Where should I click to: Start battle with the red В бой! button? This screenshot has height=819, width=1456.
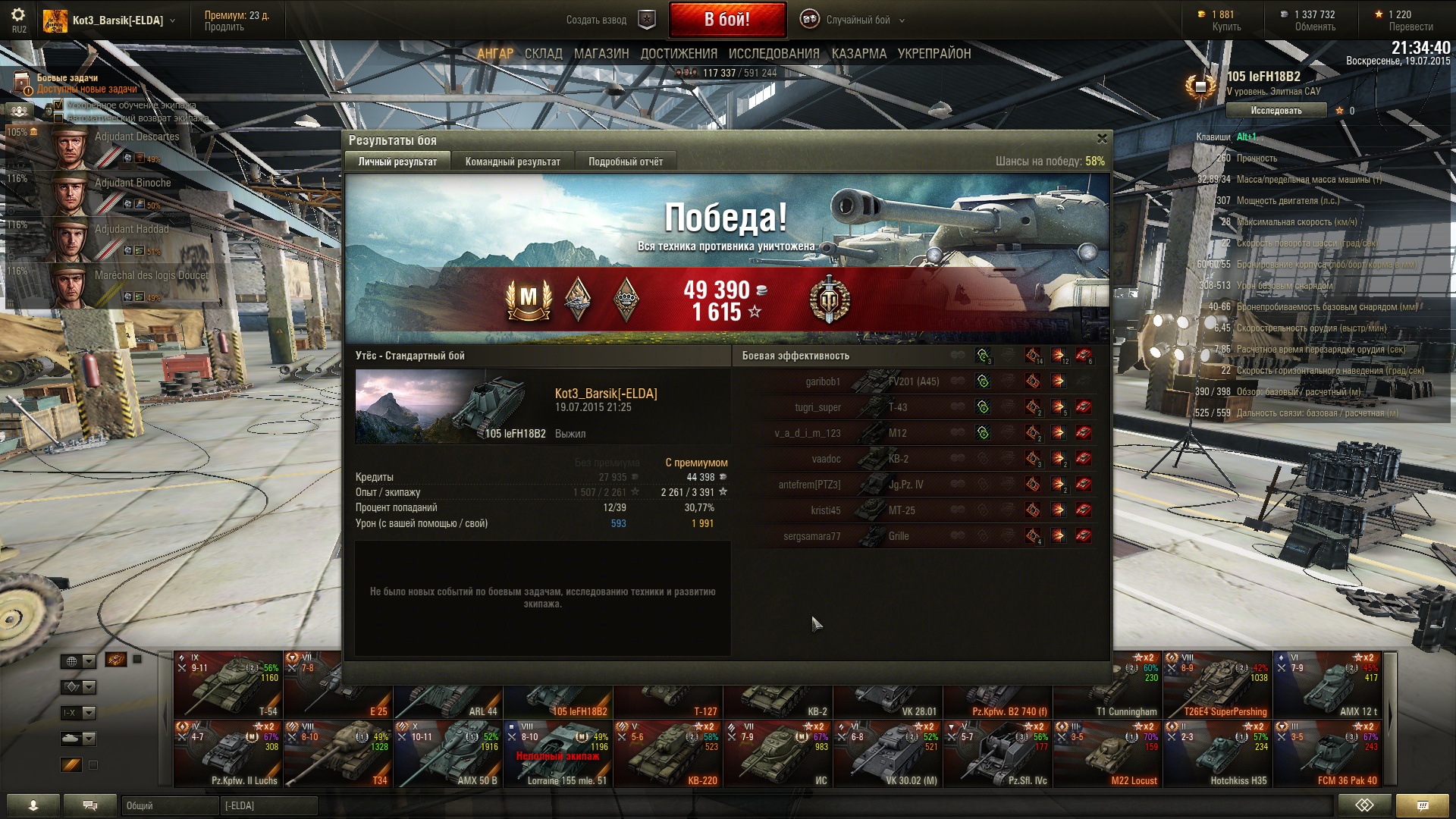pos(726,20)
